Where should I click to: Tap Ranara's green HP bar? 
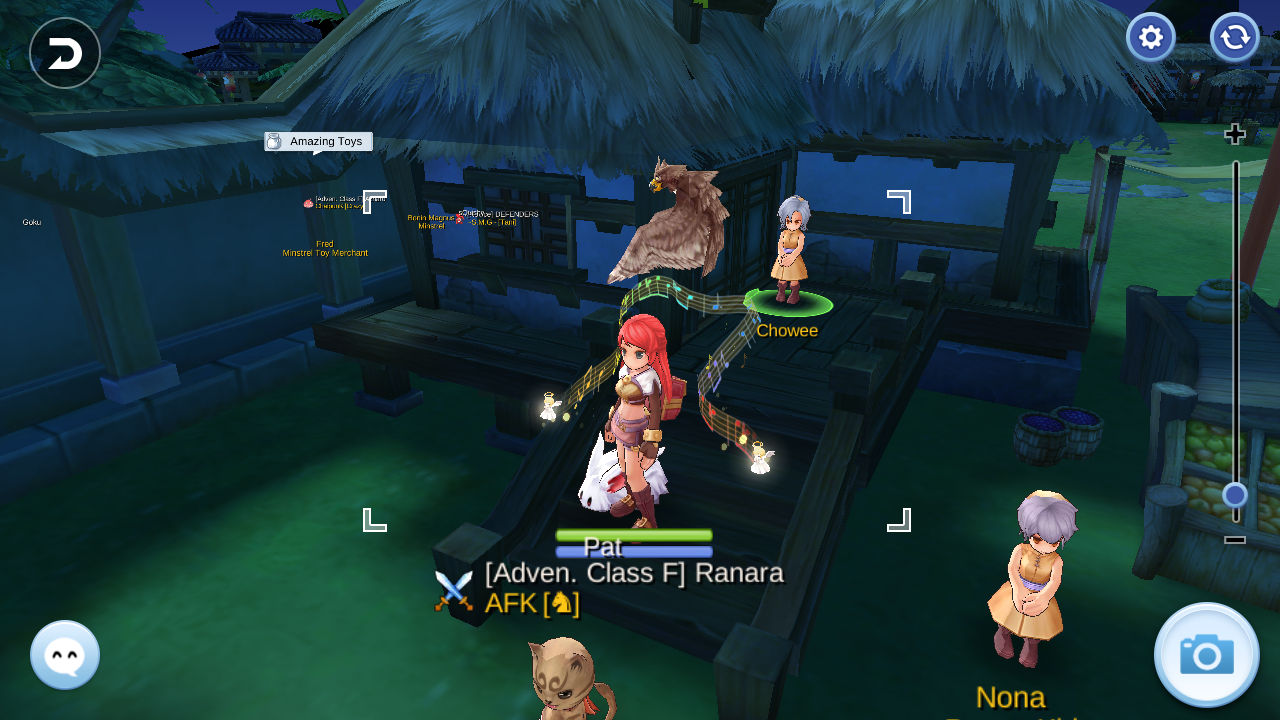(x=633, y=534)
